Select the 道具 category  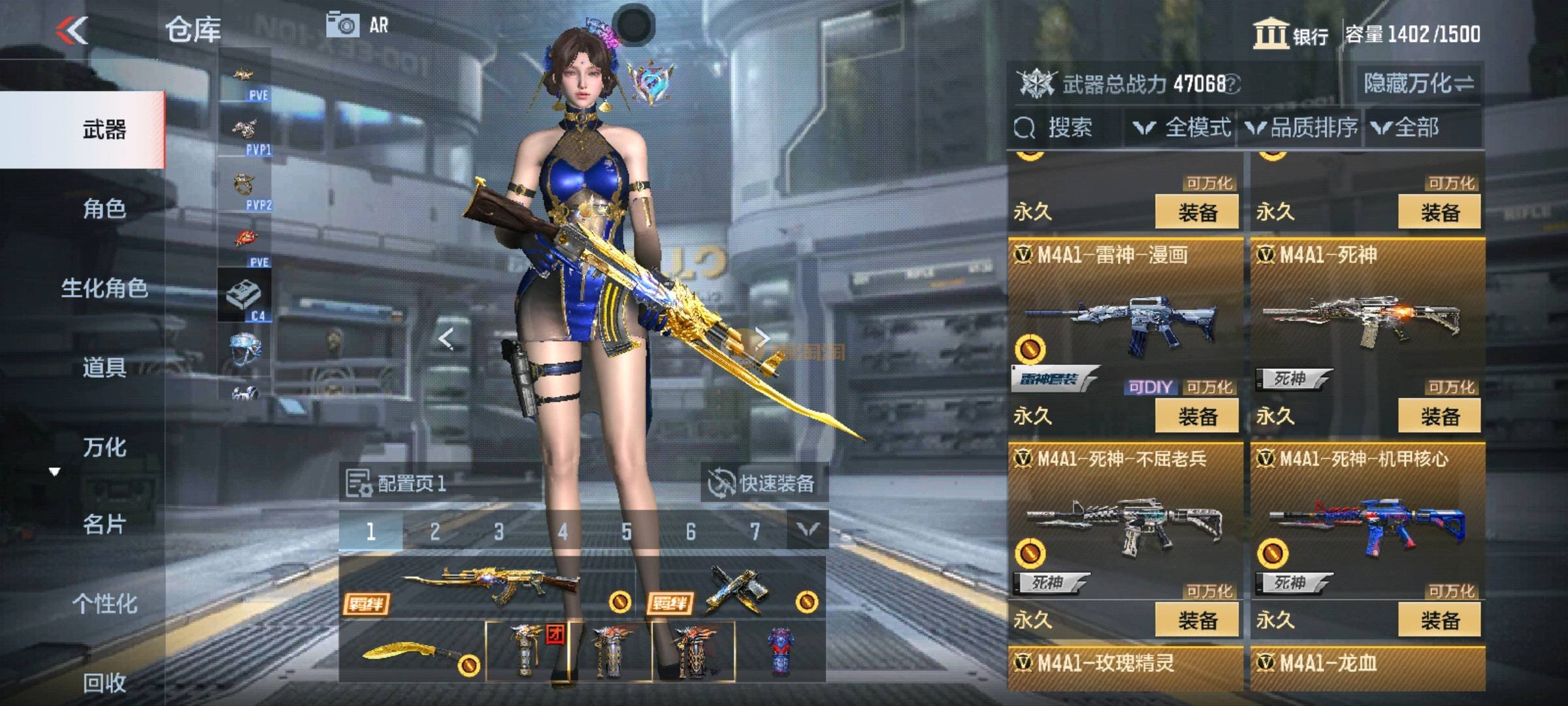tap(105, 368)
